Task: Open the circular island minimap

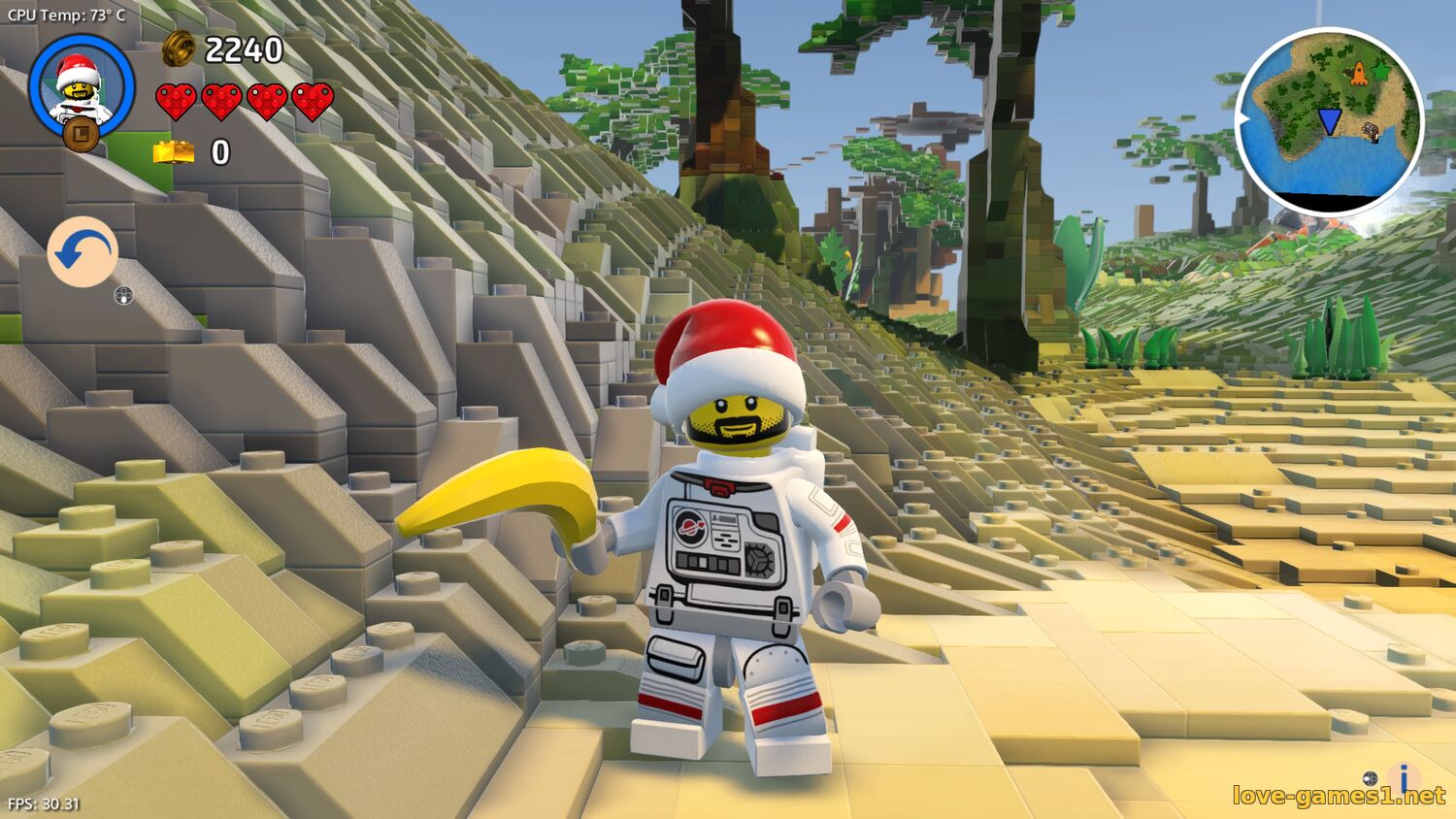Action: 1329,121
